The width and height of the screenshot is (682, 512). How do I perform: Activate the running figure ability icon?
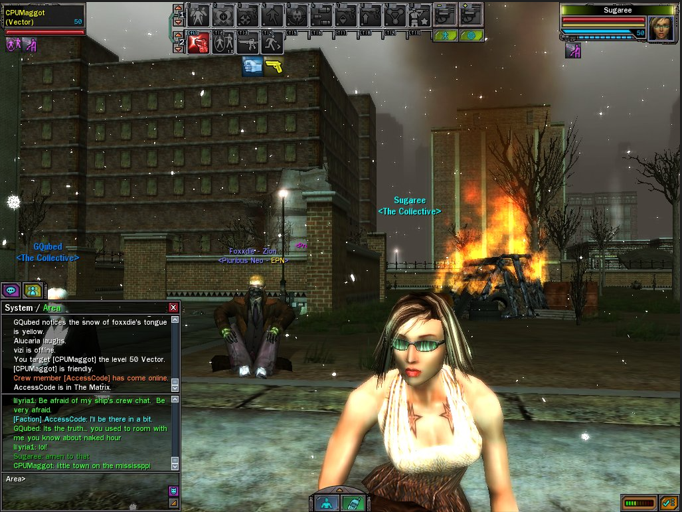click(x=272, y=42)
